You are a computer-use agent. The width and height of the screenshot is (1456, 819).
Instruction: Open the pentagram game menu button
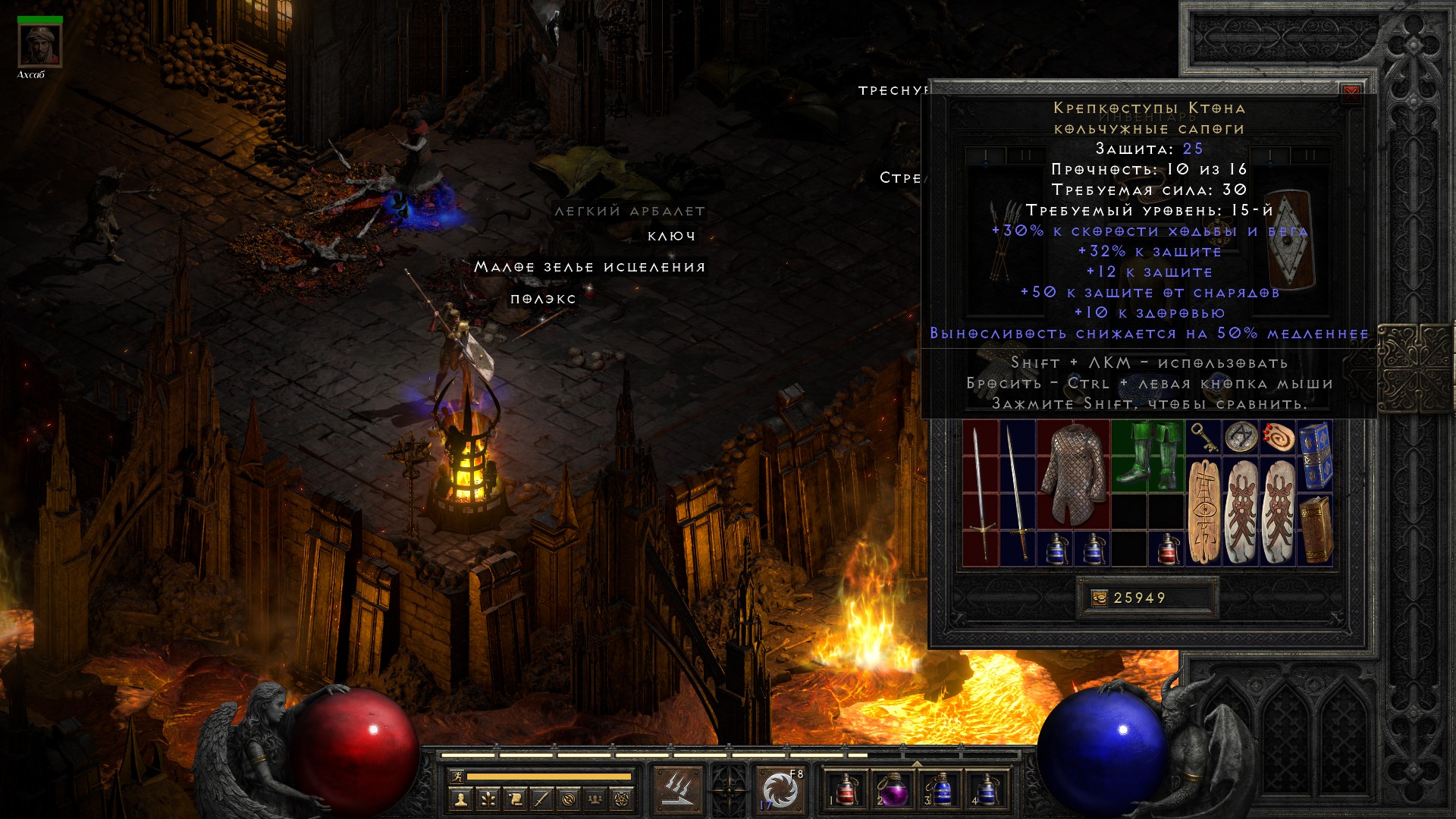pyautogui.click(x=622, y=799)
